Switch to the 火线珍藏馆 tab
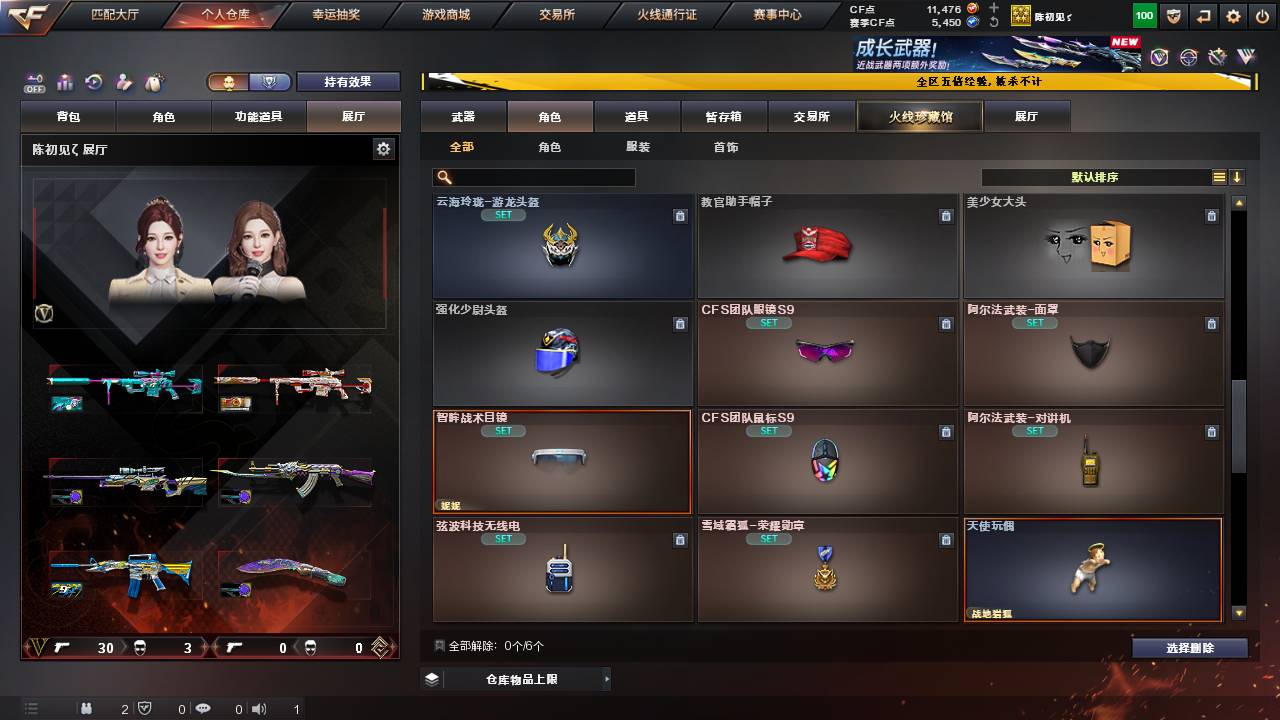Image resolution: width=1280 pixels, height=720 pixels. 918,116
